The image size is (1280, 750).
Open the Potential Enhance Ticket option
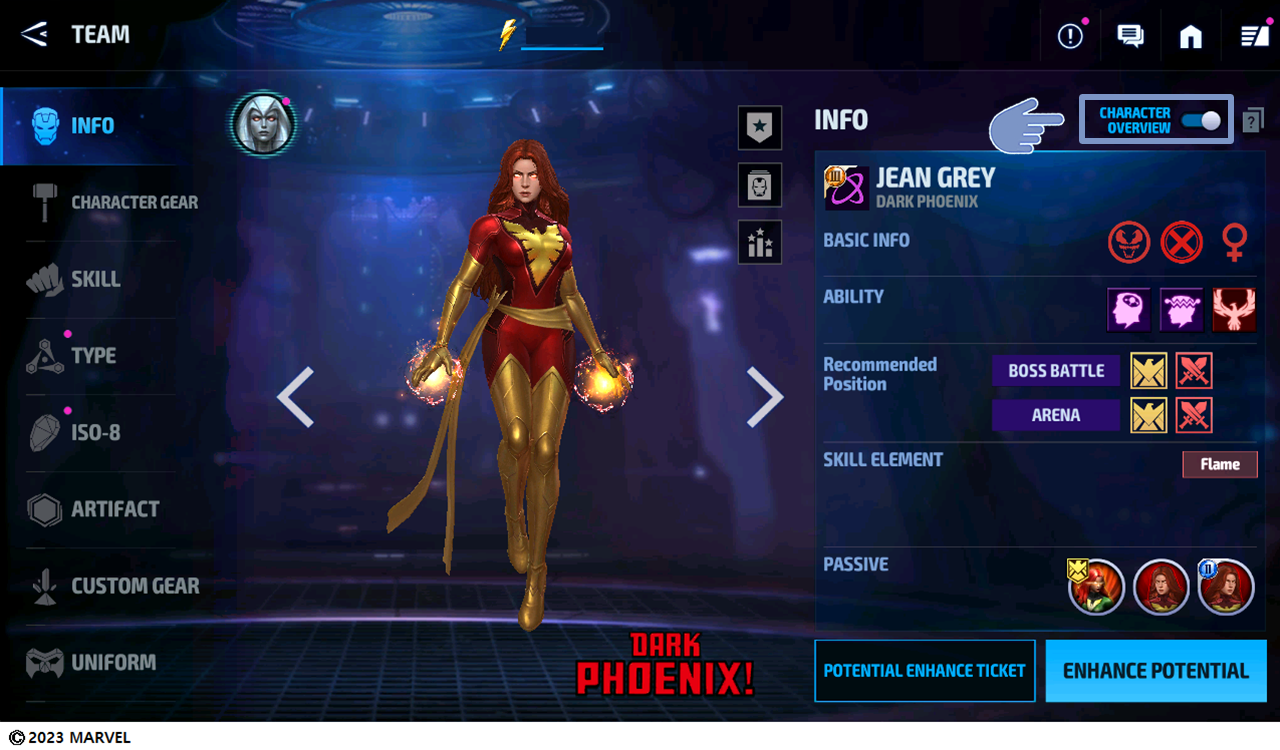click(x=924, y=671)
